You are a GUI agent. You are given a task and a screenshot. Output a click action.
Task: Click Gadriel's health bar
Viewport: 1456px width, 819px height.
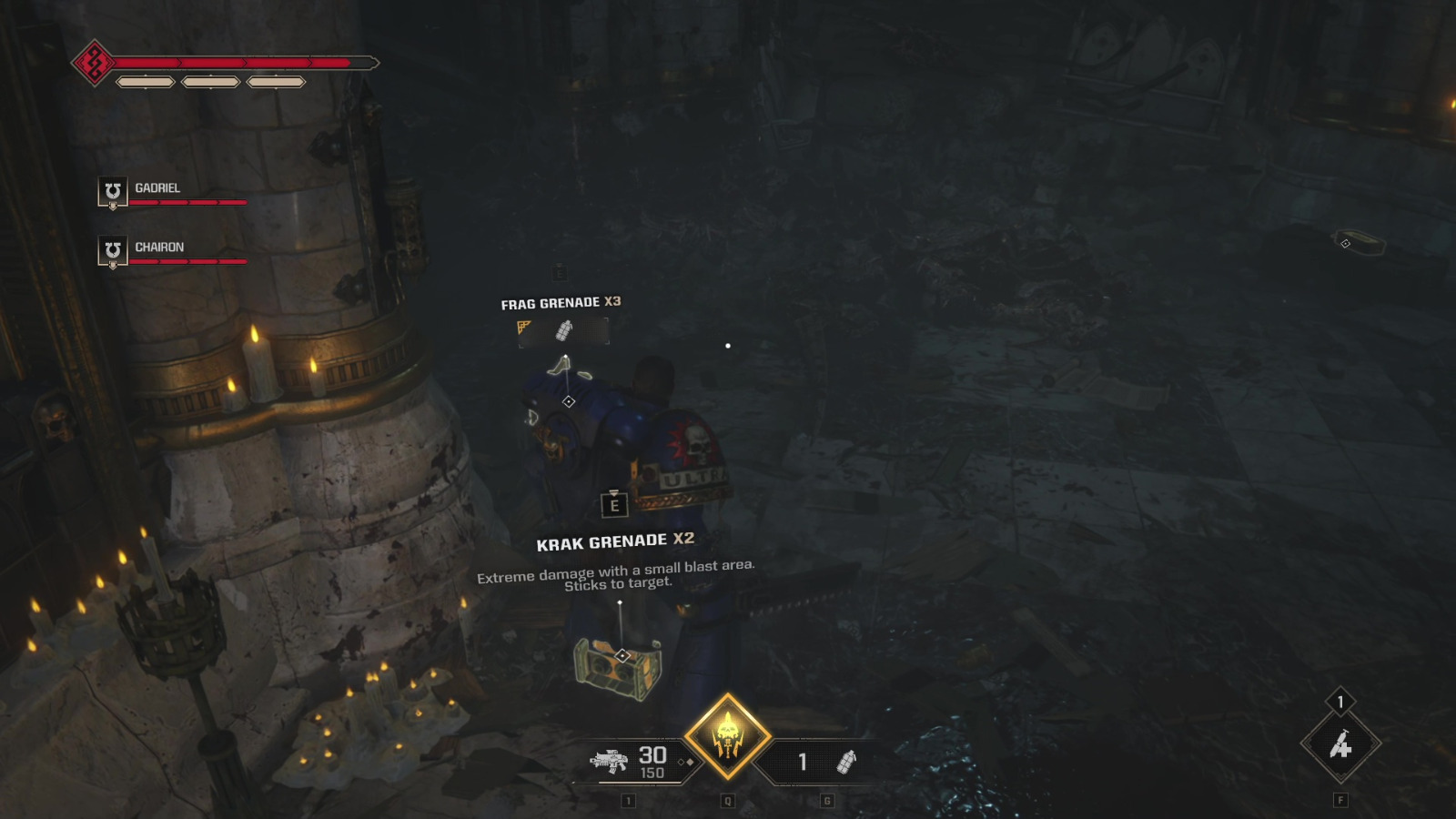pos(188,202)
